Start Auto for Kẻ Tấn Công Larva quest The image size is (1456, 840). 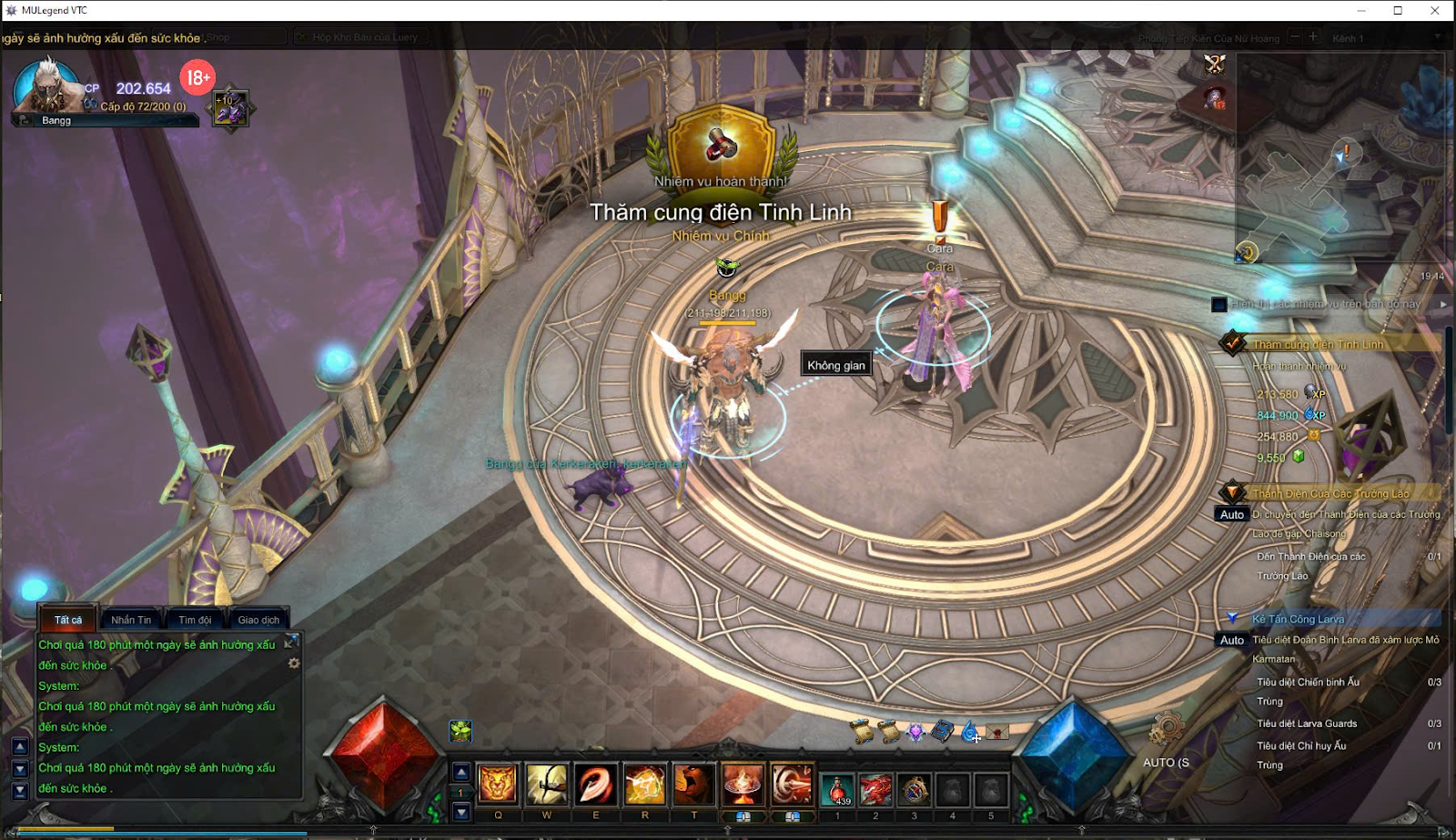coord(1231,641)
